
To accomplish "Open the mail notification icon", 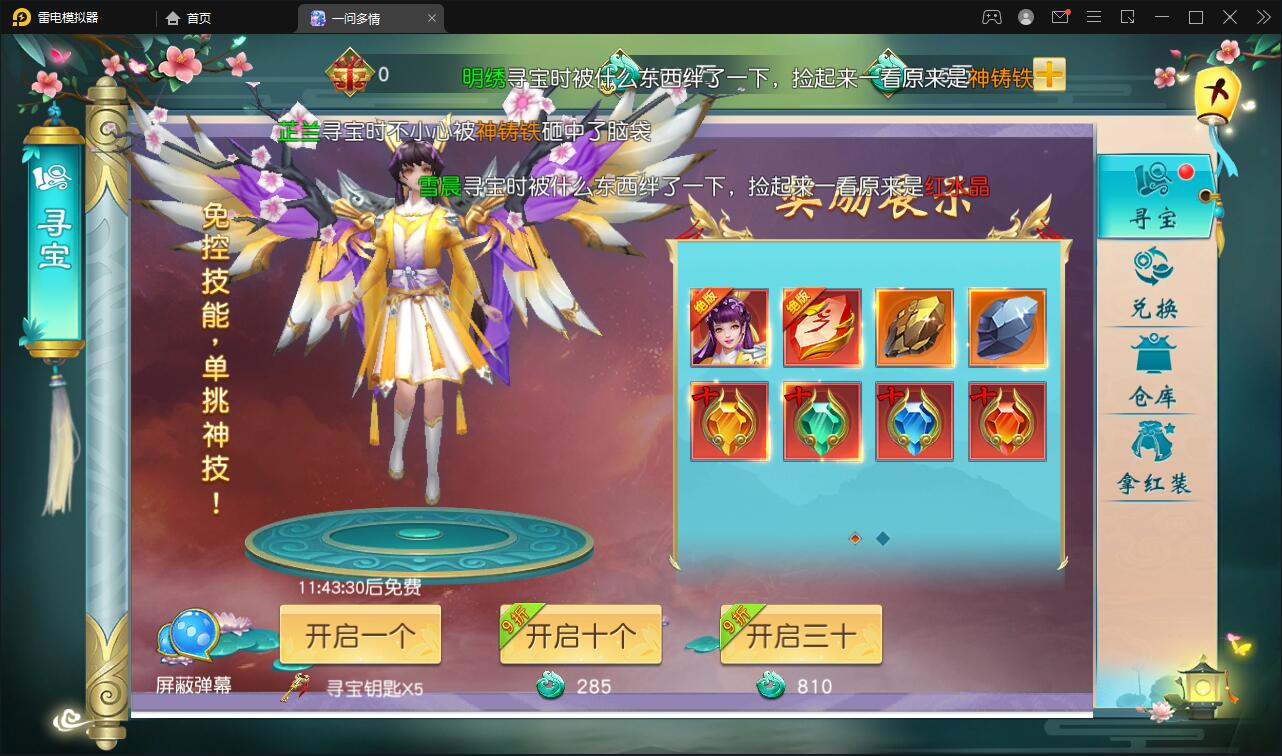I will tap(1060, 17).
